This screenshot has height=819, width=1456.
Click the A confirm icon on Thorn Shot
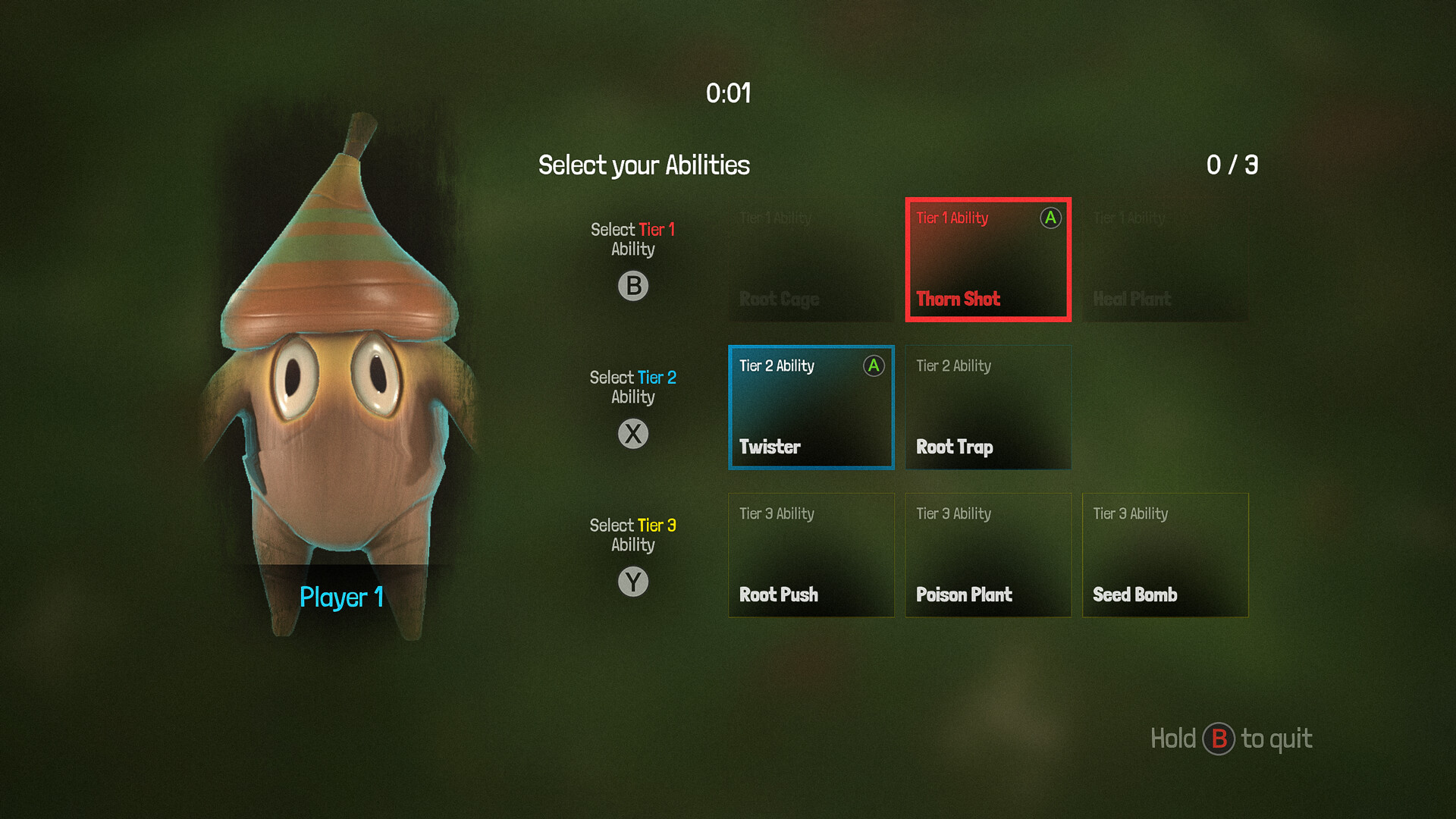(x=1050, y=218)
